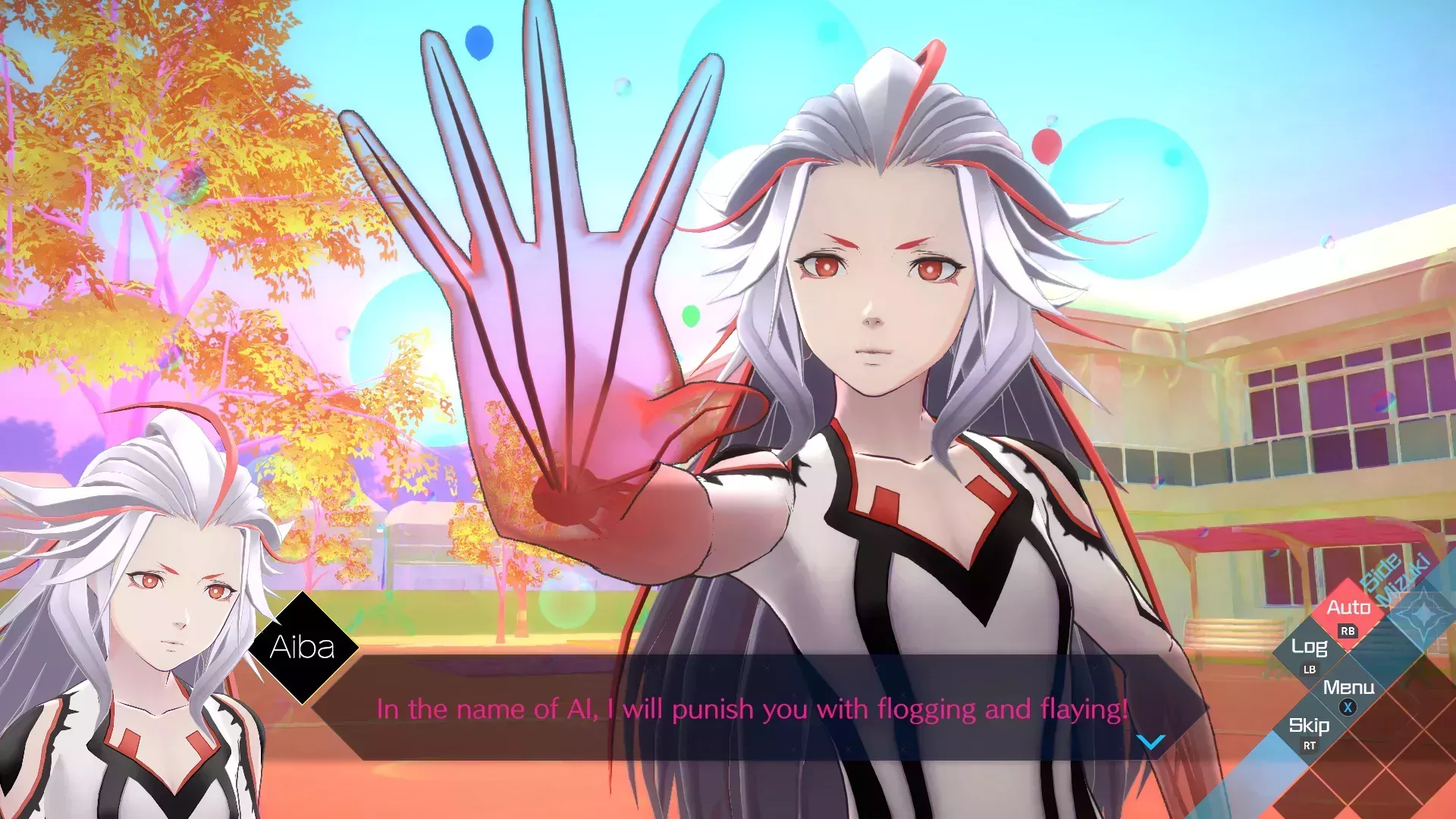Click the LB button prompt icon under Log
This screenshot has height=819, width=1456.
(1310, 670)
